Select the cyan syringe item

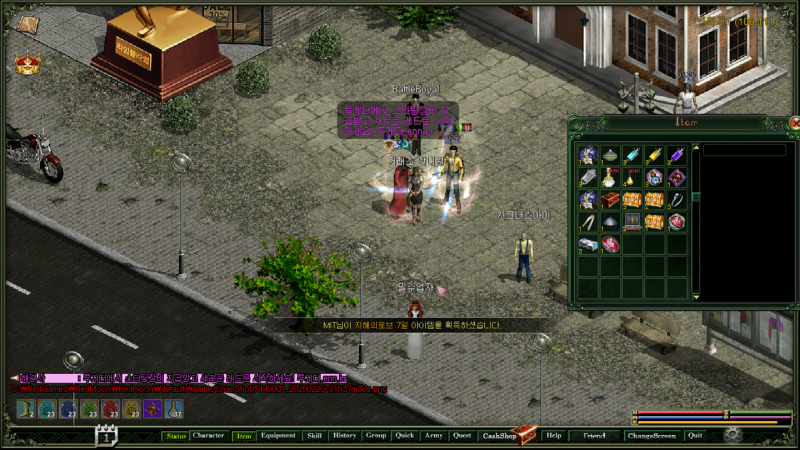click(x=632, y=155)
